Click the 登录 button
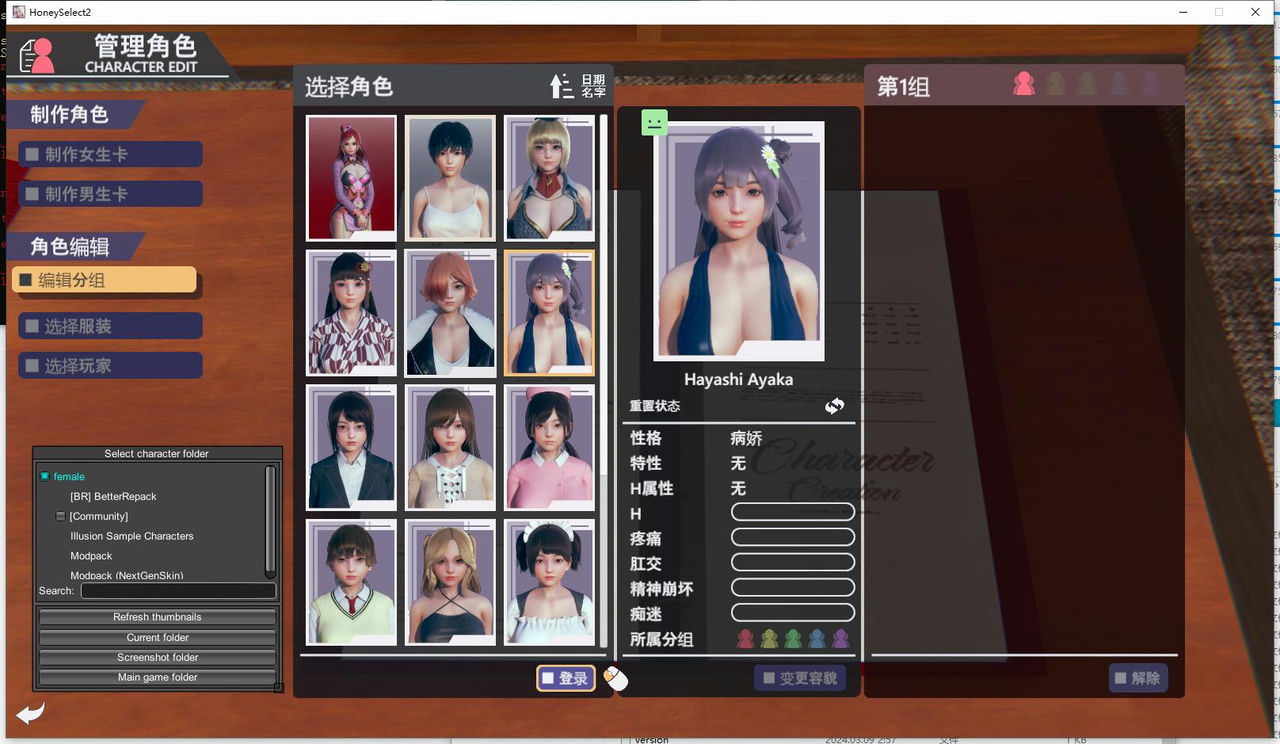The height and width of the screenshot is (744, 1280). coord(566,678)
